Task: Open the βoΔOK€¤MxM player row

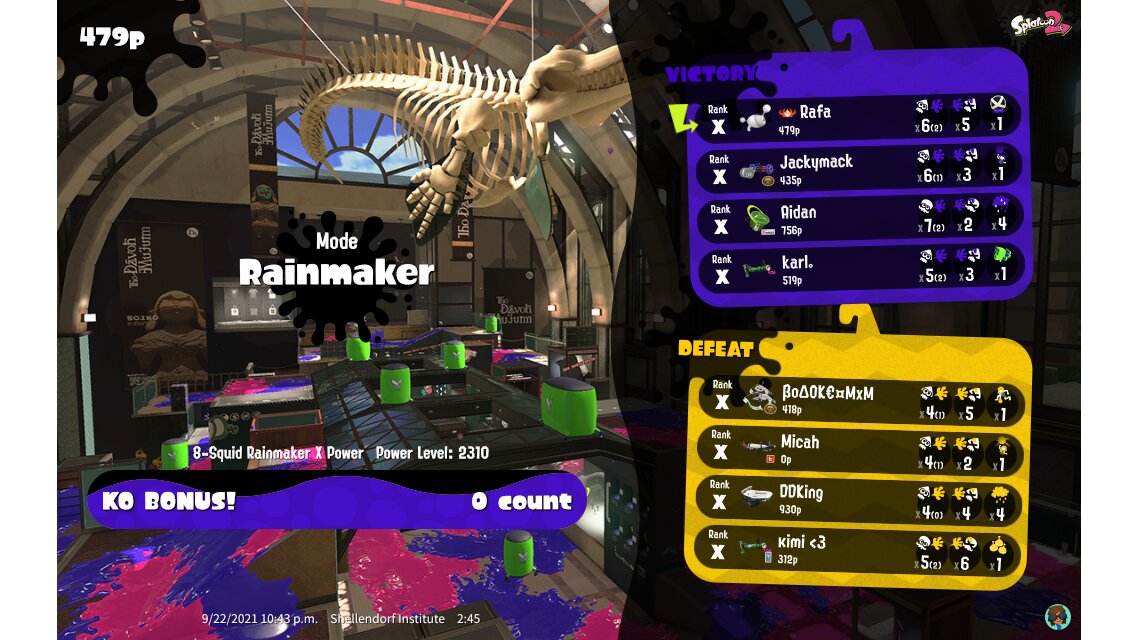Action: pos(858,400)
